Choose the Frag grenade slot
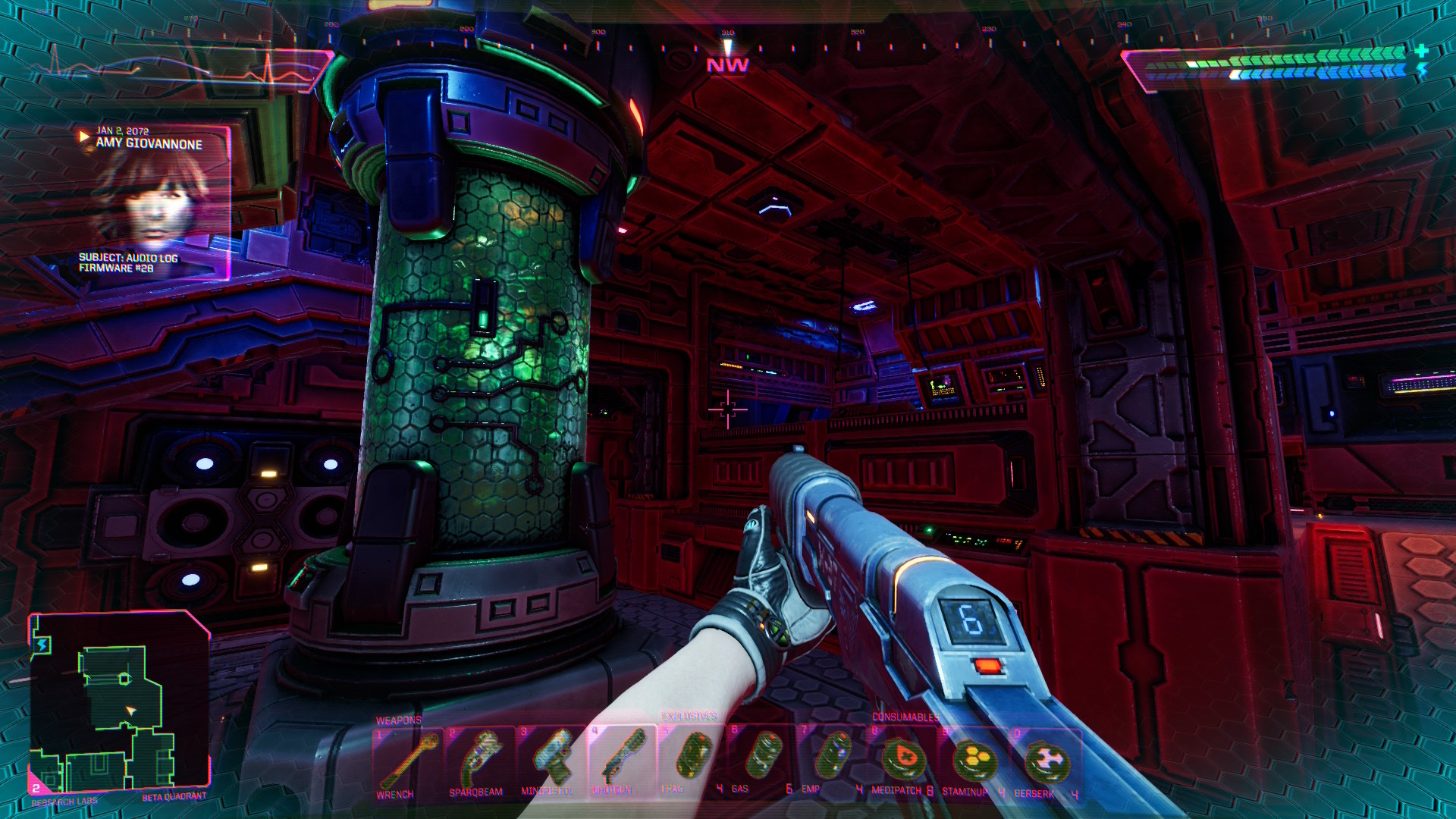This screenshot has height=819, width=1456. coord(692,761)
